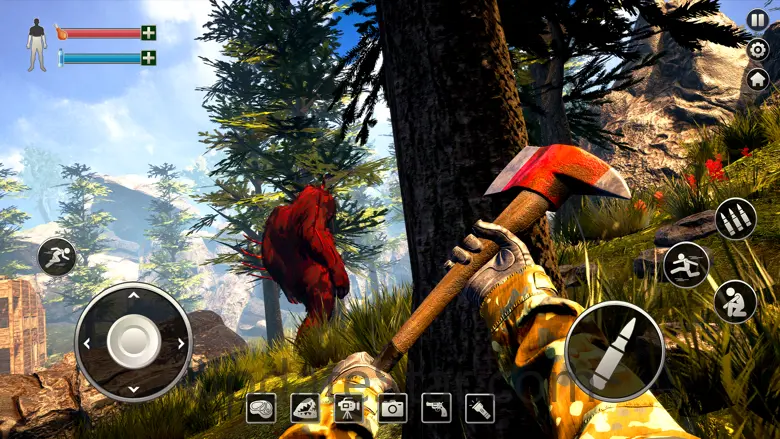
Task: Click the virtual movement joystick
Action: point(133,342)
